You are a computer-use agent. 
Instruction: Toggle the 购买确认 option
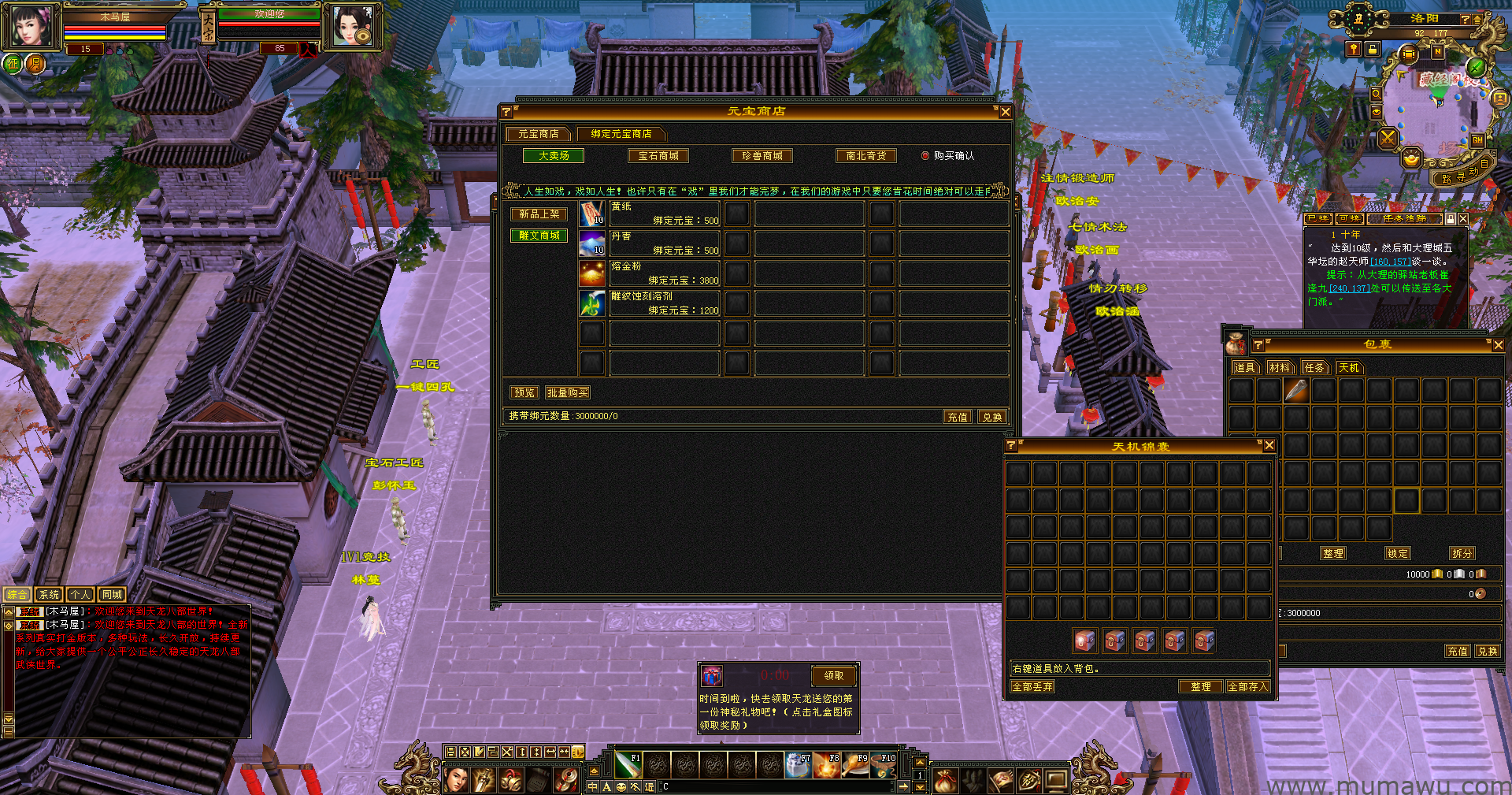(925, 156)
